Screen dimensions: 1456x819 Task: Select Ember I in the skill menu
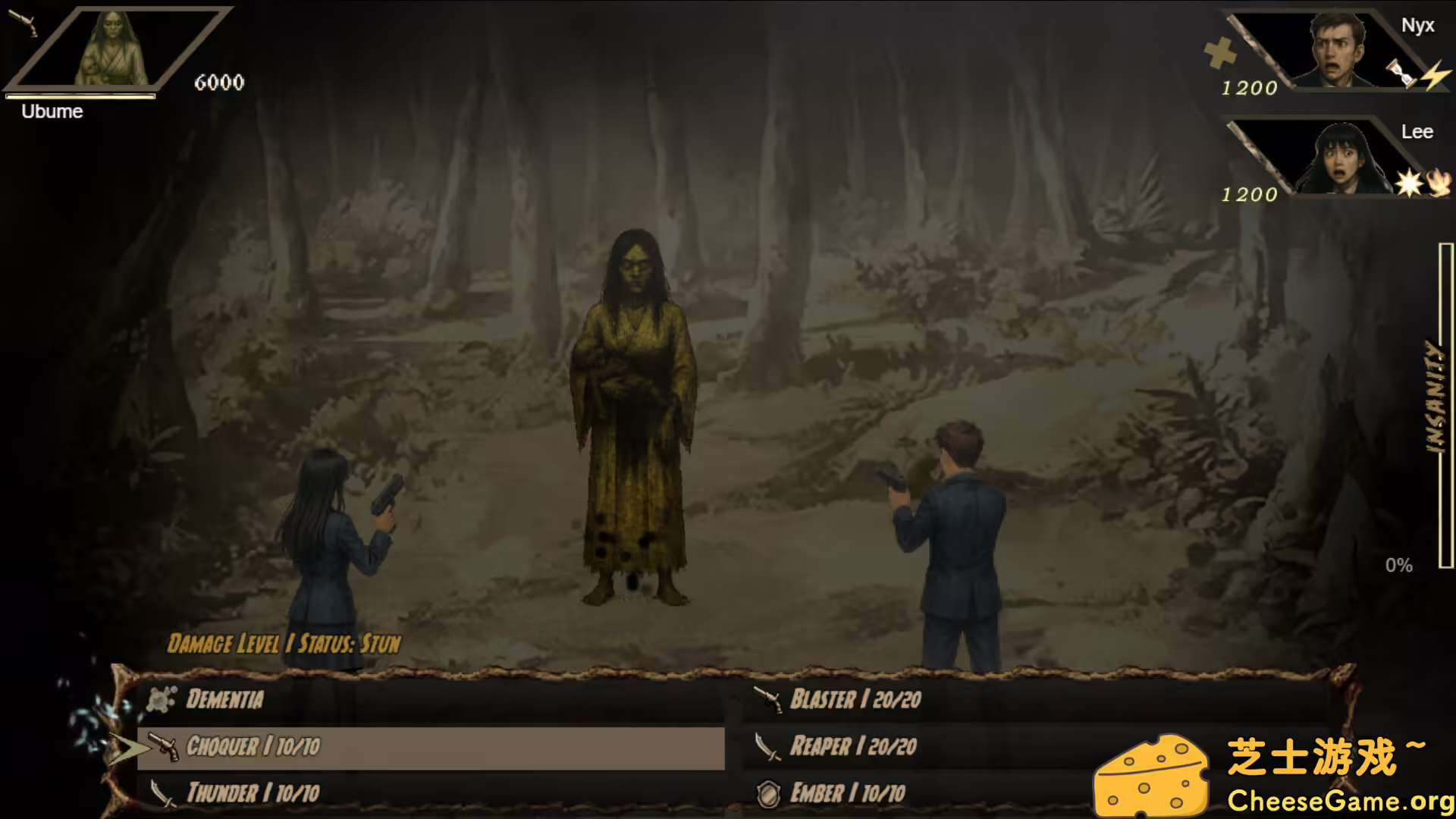(849, 793)
